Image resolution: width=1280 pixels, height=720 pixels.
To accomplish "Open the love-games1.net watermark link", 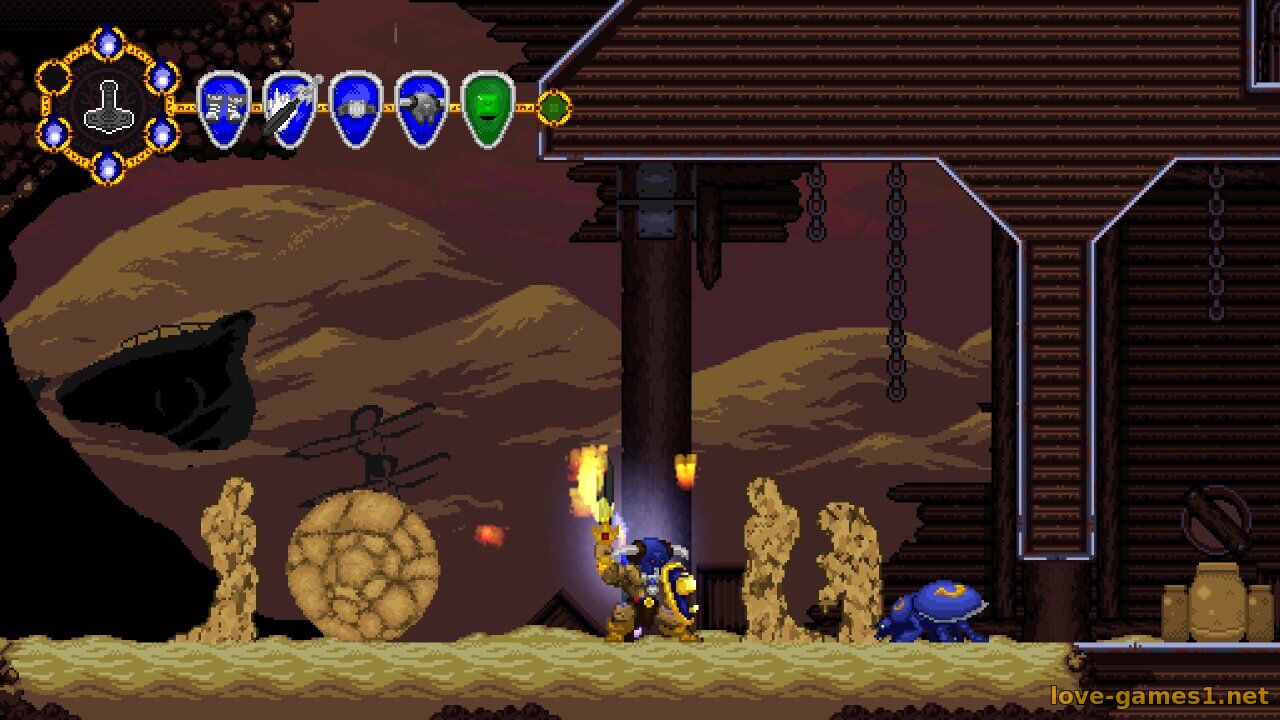I will [x=1158, y=695].
